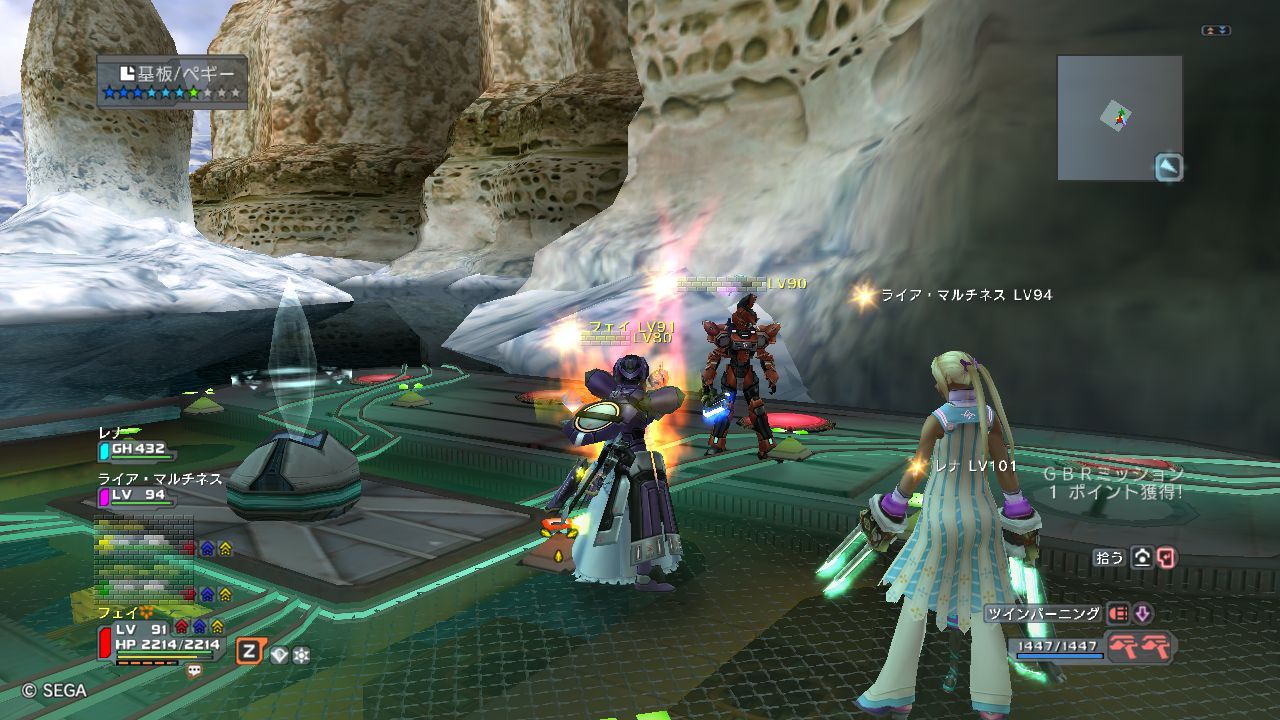Image resolution: width=1280 pixels, height=720 pixels.
Task: Toggle the up/down arrow indicator above the minimap
Action: pos(1216,31)
